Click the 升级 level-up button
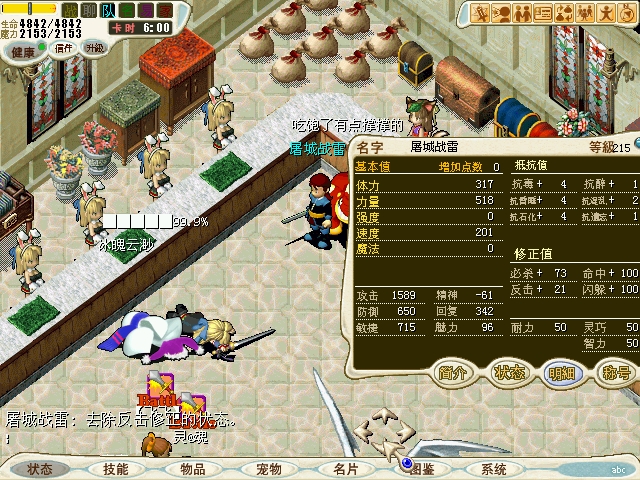The height and width of the screenshot is (480, 640). [x=95, y=48]
